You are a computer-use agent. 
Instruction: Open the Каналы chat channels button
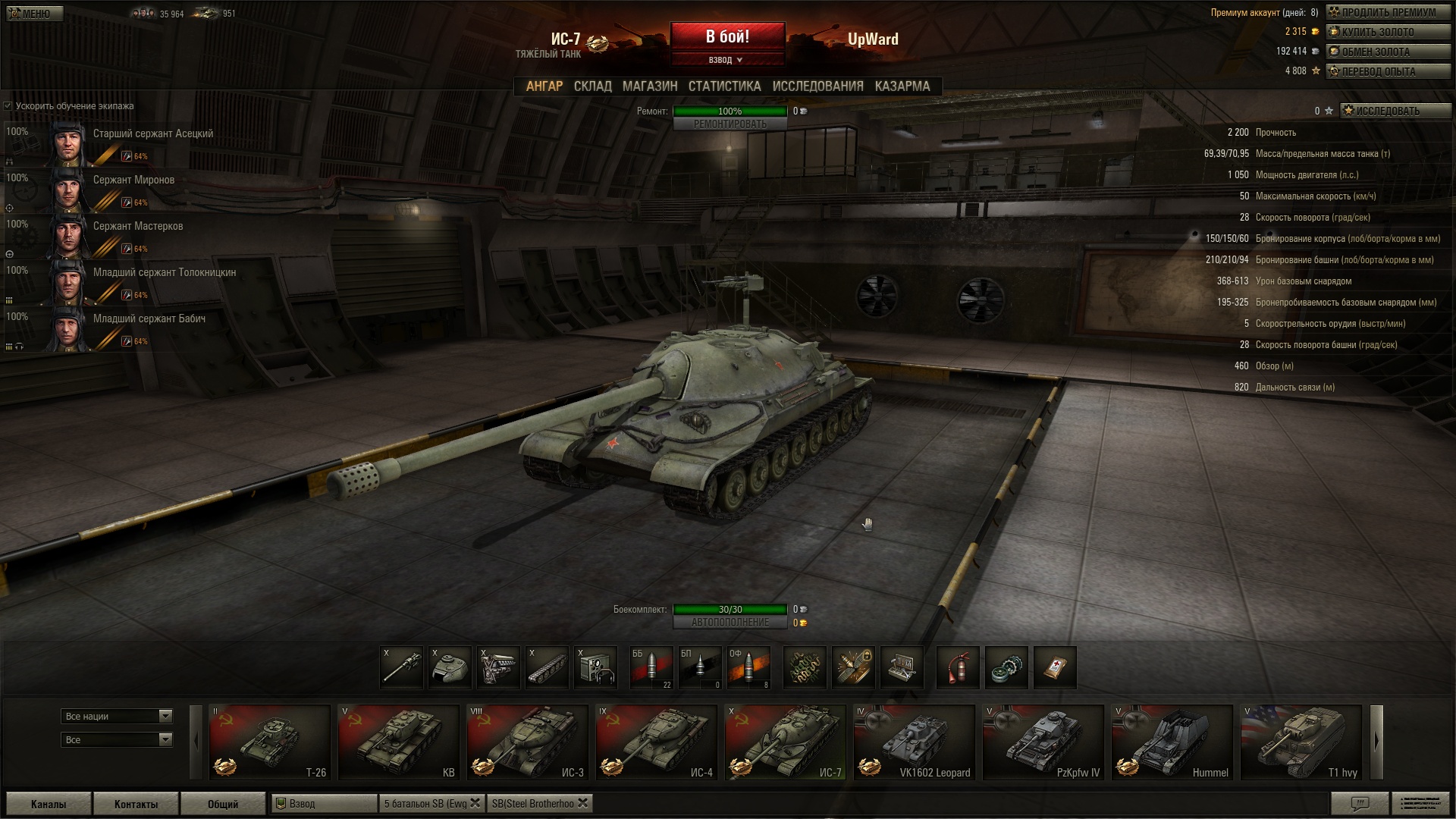click(49, 804)
